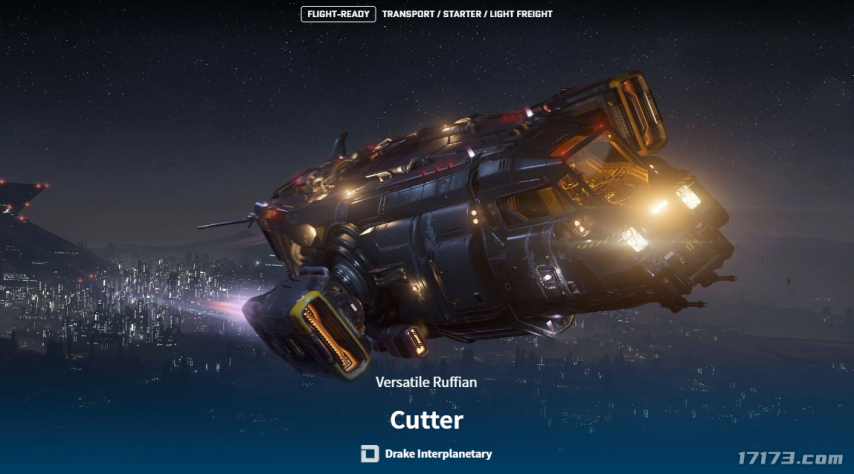This screenshot has width=854, height=474.
Task: Click the FLIGHT-READY status badge
Action: click(338, 14)
